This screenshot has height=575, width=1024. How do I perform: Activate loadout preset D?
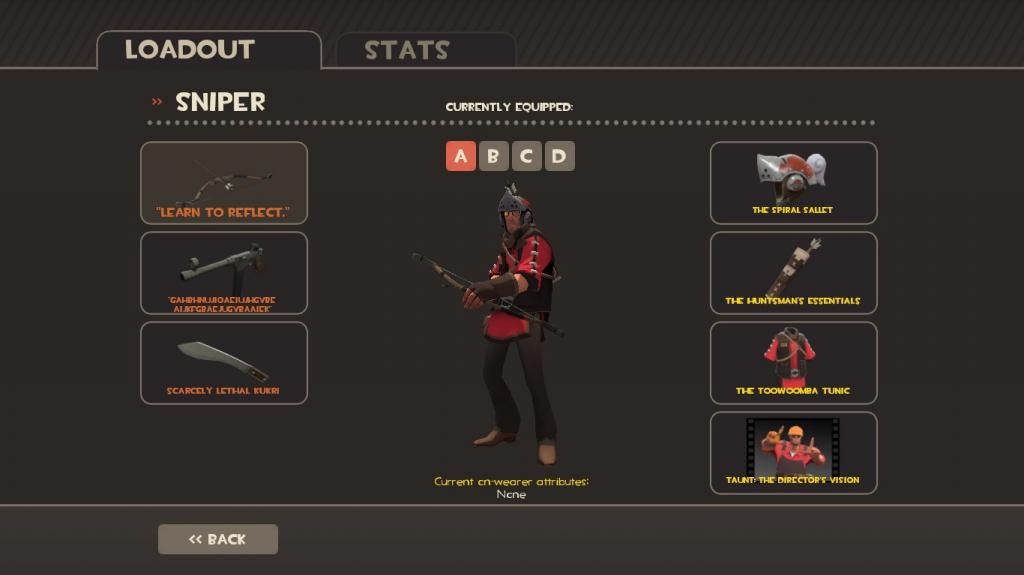click(x=559, y=156)
